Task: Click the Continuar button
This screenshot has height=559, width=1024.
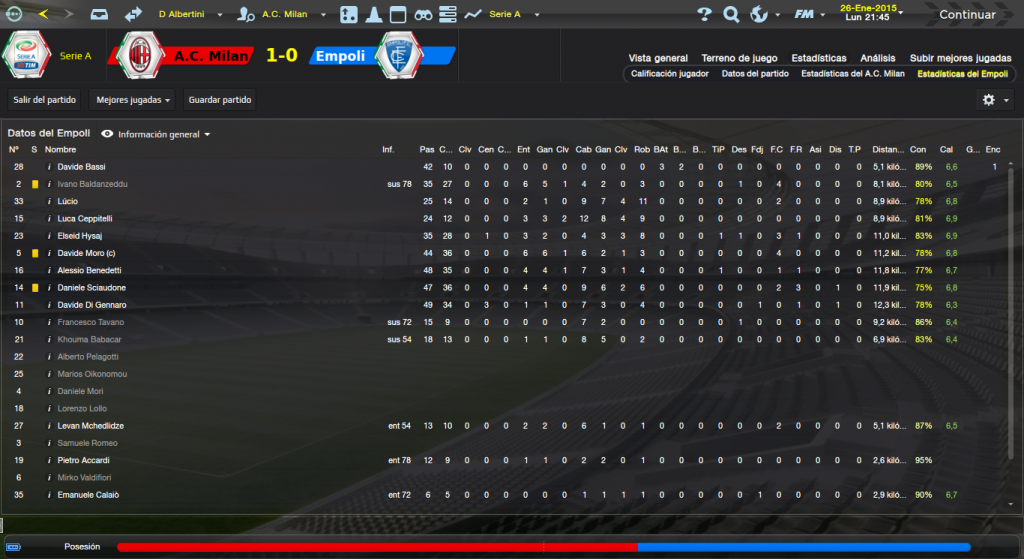Action: (966, 15)
